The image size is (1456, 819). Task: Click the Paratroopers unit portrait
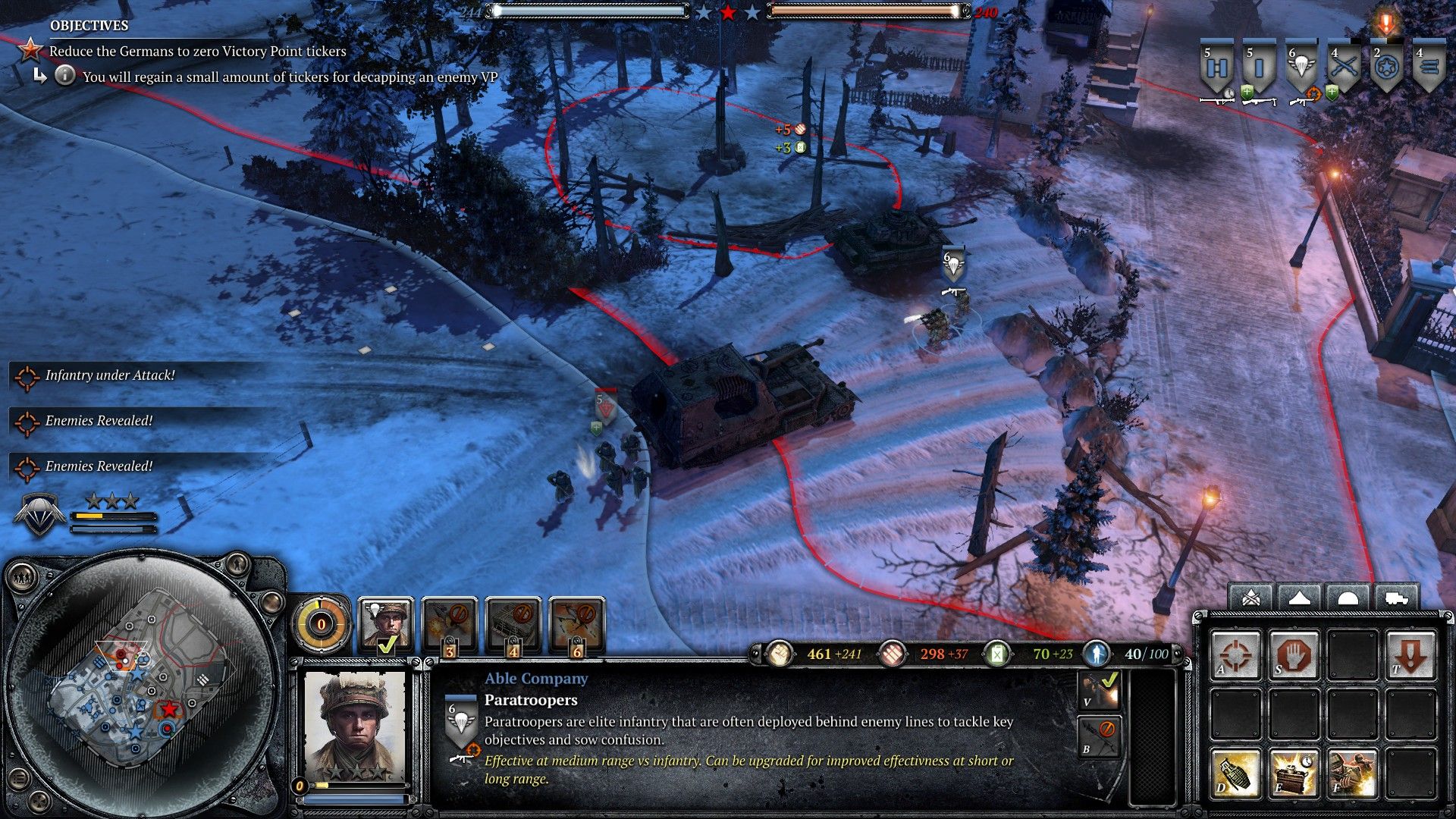click(354, 726)
